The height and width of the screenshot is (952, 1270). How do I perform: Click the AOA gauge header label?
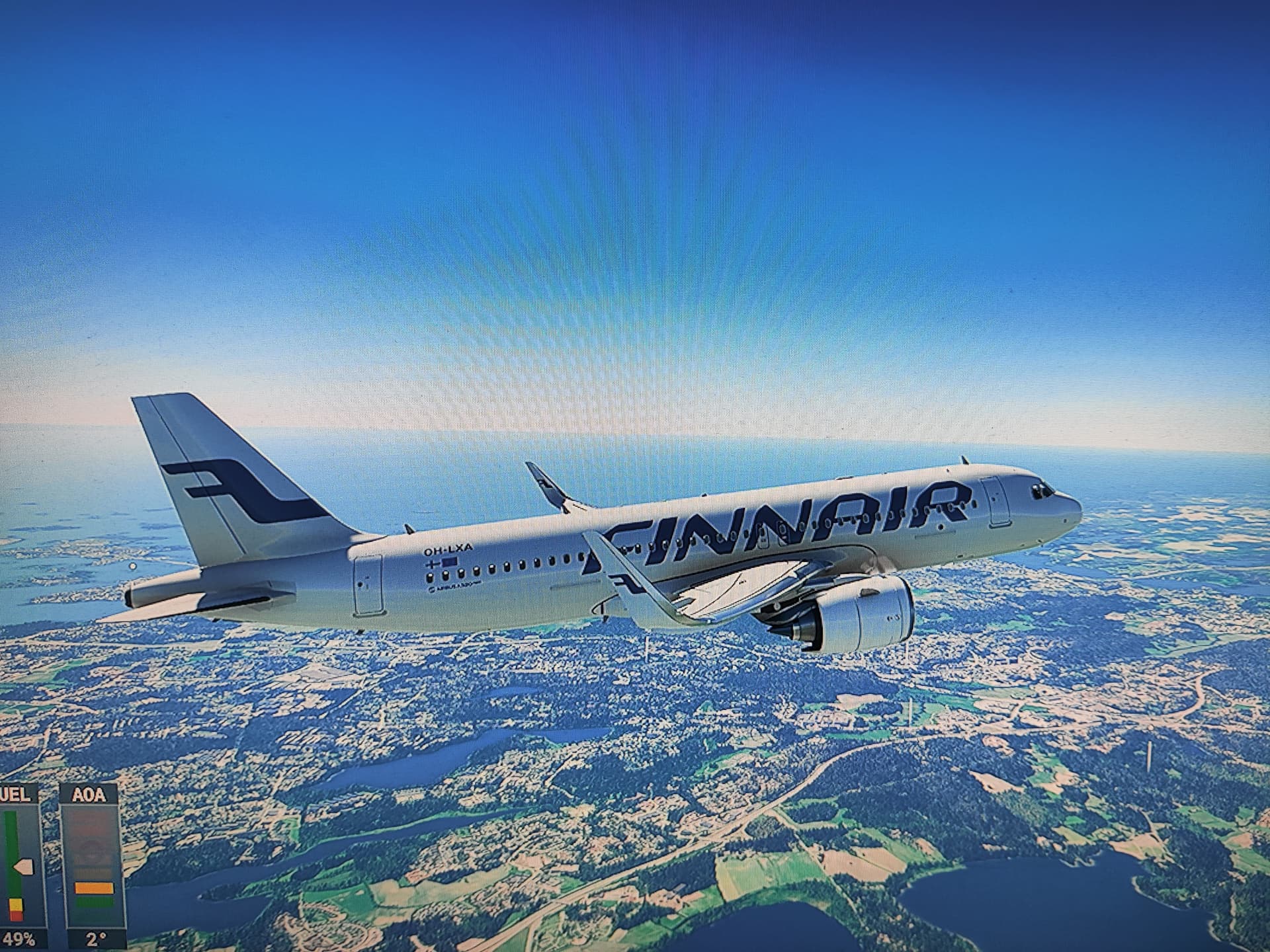pyautogui.click(x=89, y=793)
